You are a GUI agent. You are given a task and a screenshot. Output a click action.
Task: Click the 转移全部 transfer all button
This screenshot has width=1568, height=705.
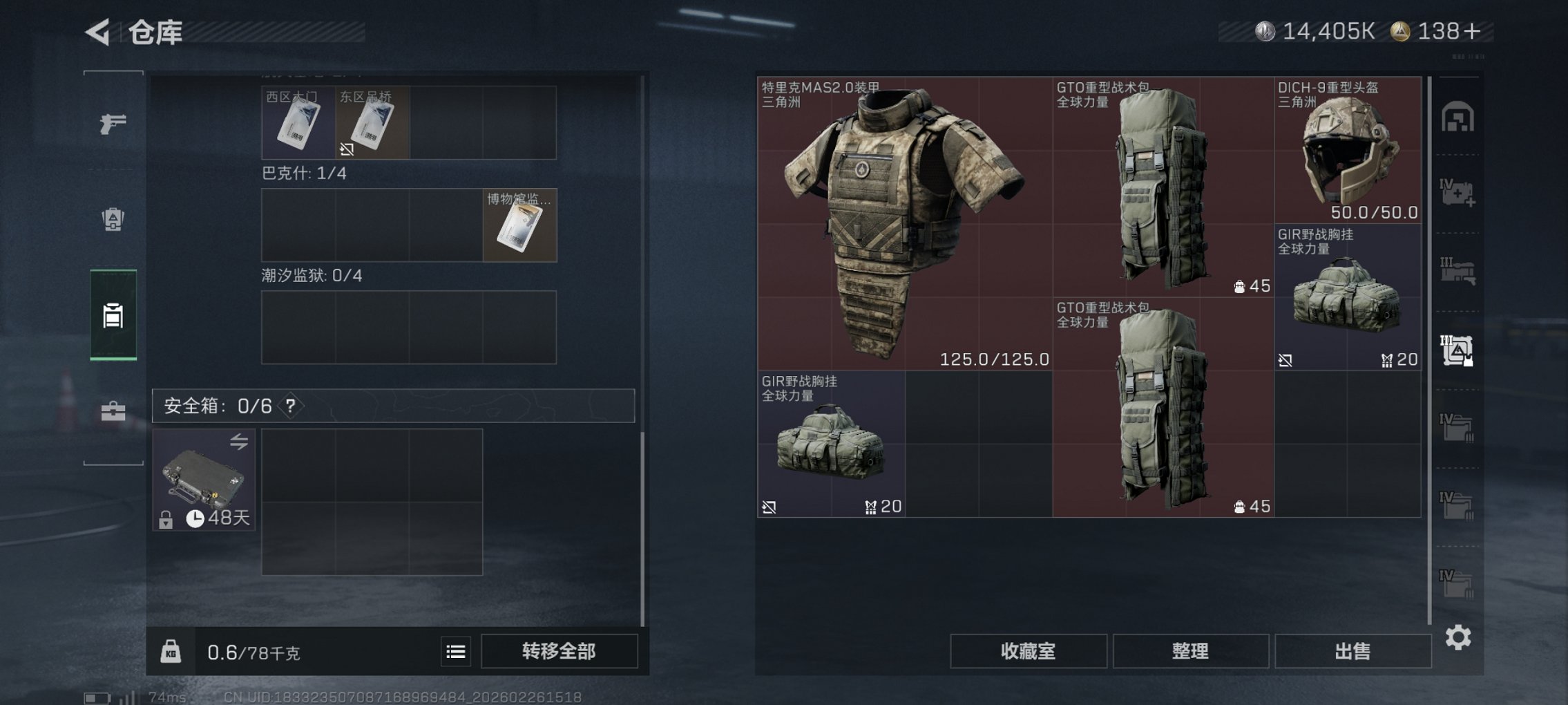[x=560, y=650]
